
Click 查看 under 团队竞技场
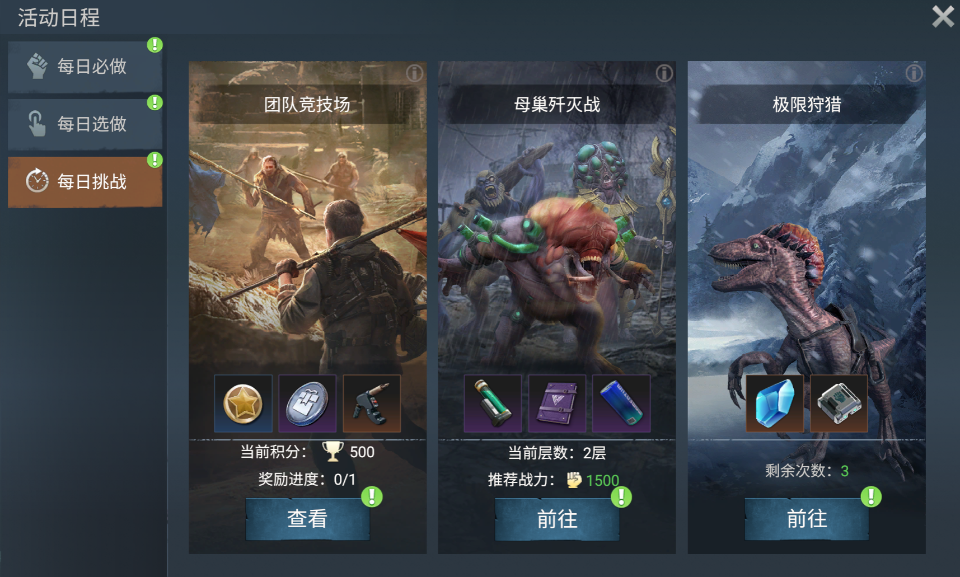[x=307, y=519]
